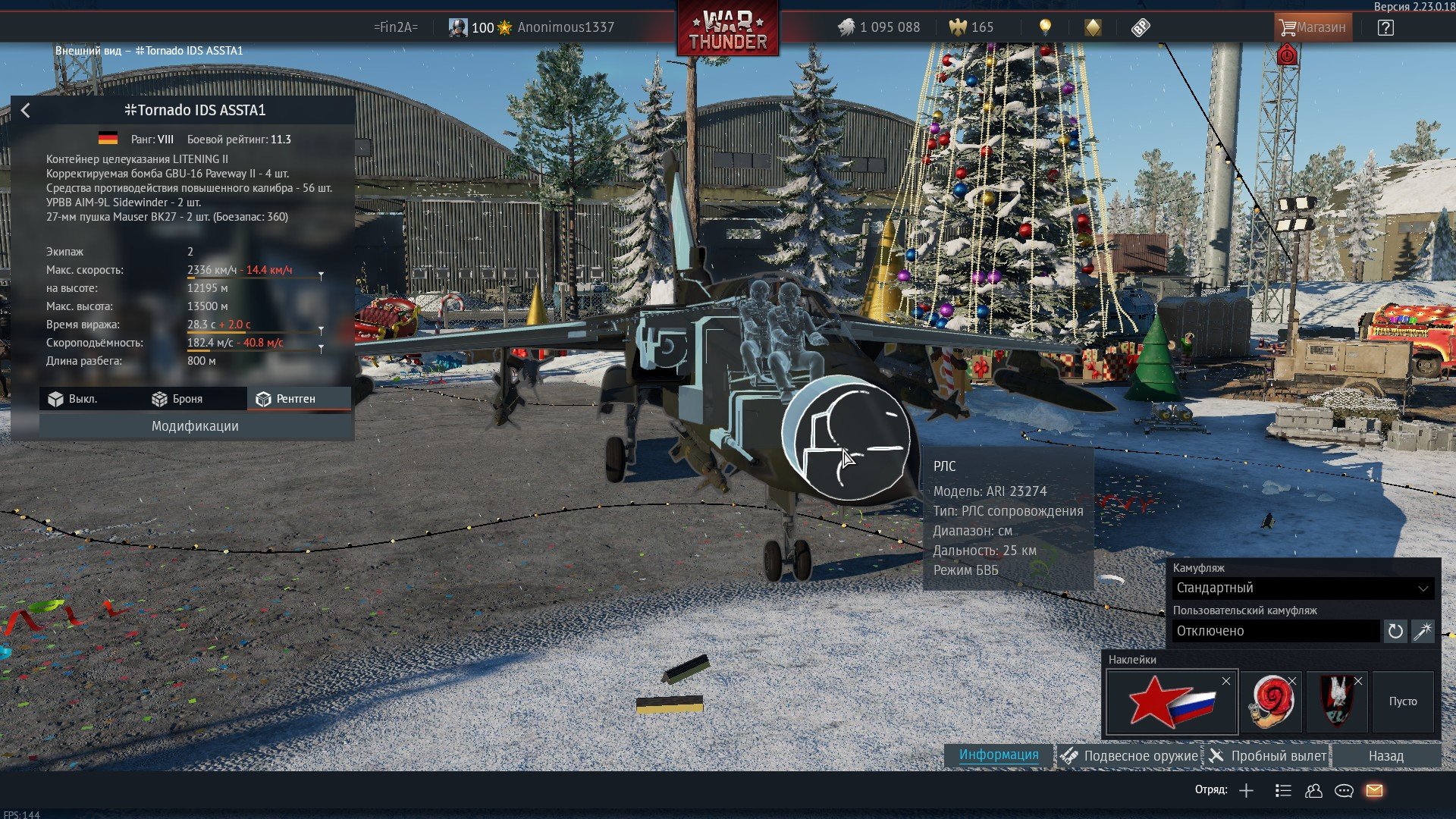Open the mail envelope icon

point(1374,791)
